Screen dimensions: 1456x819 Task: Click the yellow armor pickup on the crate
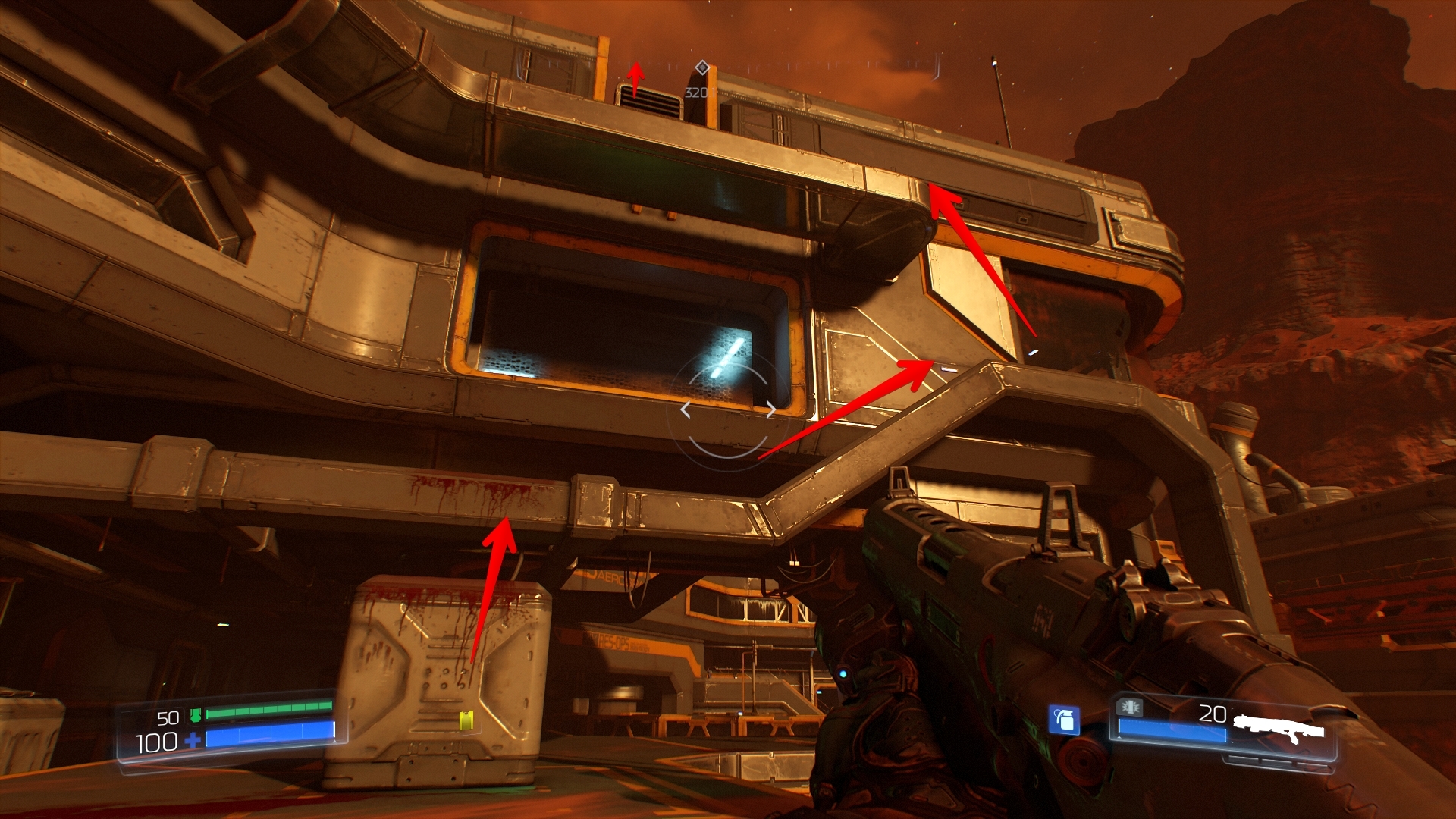[466, 720]
